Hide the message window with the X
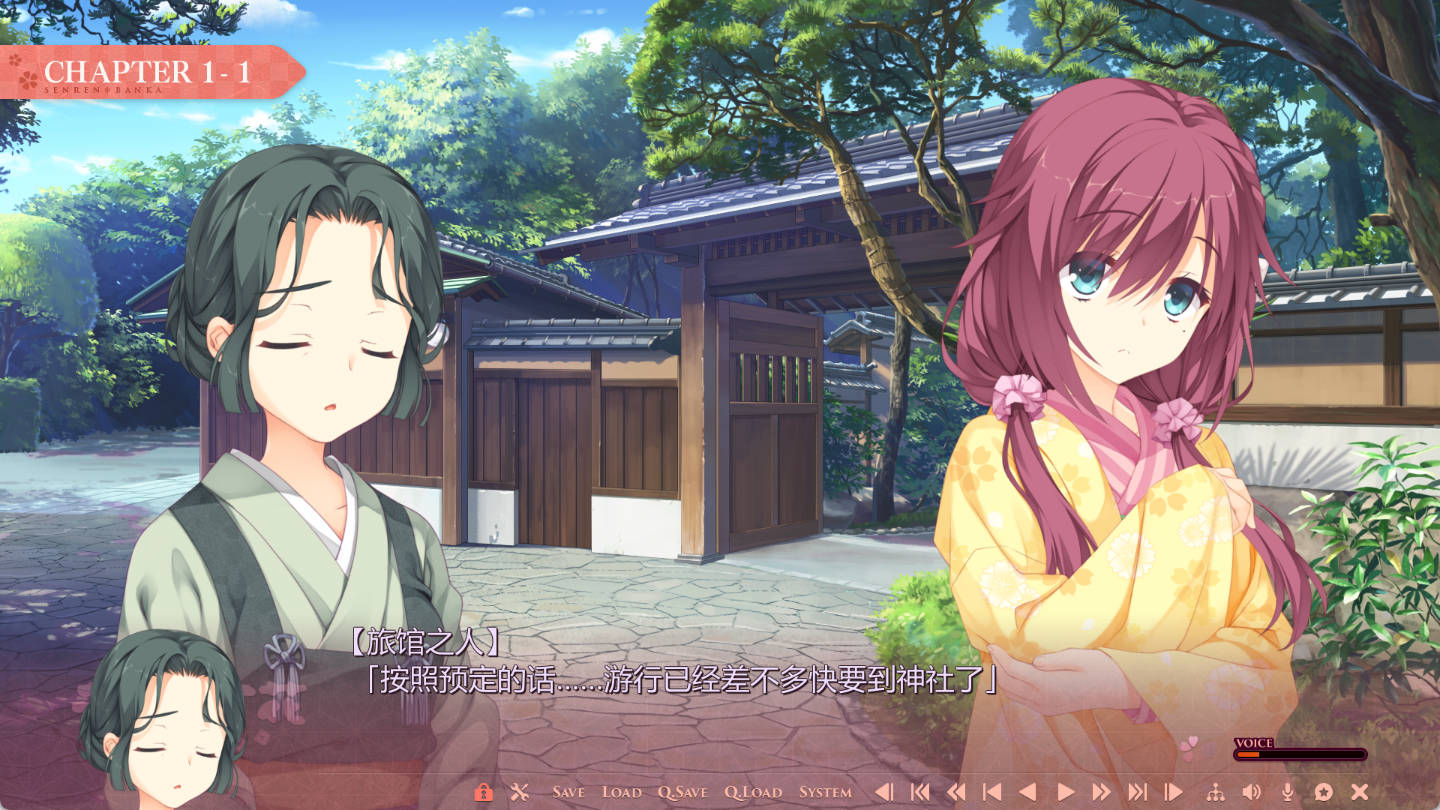The width and height of the screenshot is (1440, 810). [1359, 792]
